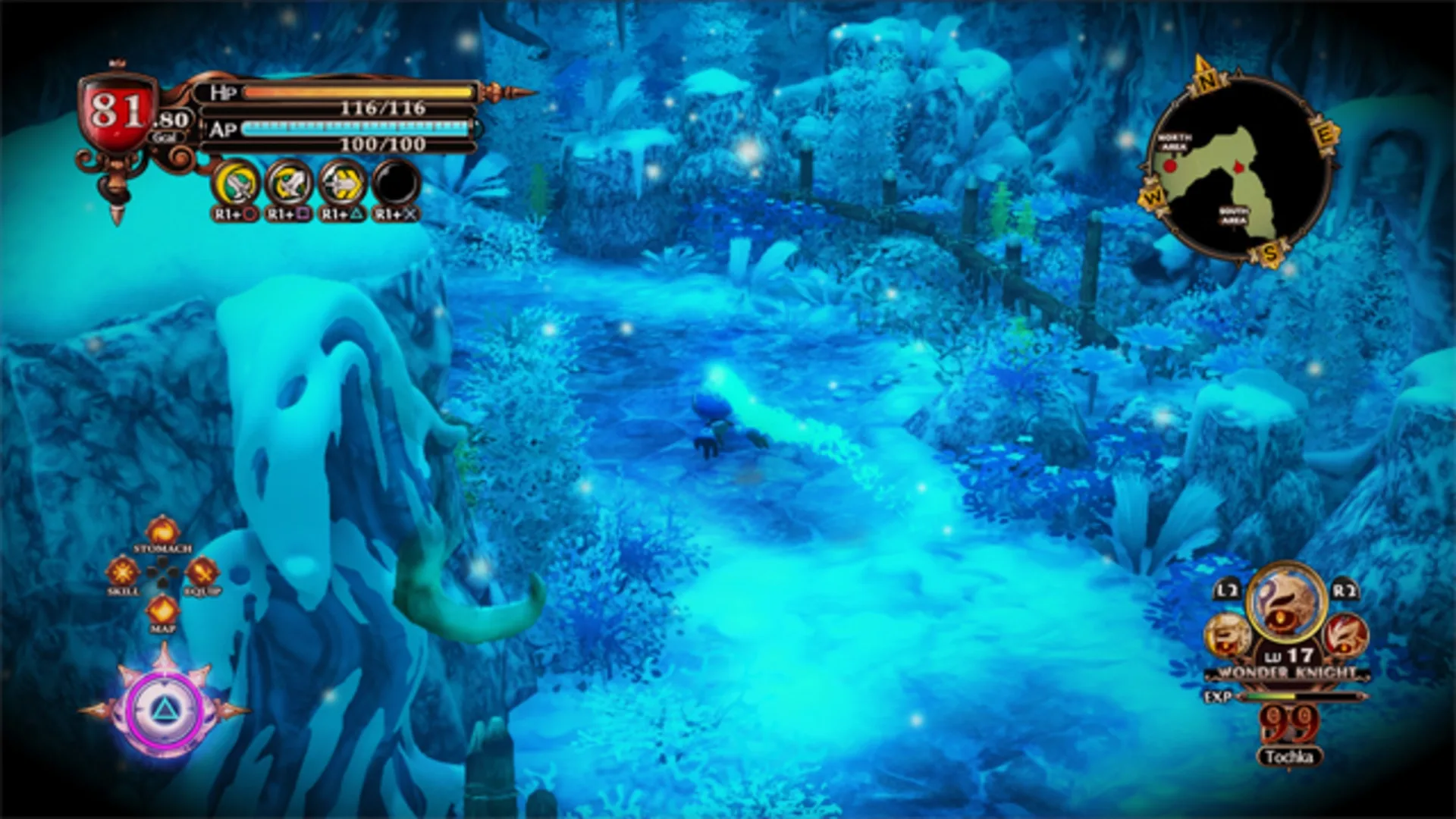This screenshot has height=819, width=1456.
Task: Toggle the red HP shield emblem
Action: click(115, 114)
